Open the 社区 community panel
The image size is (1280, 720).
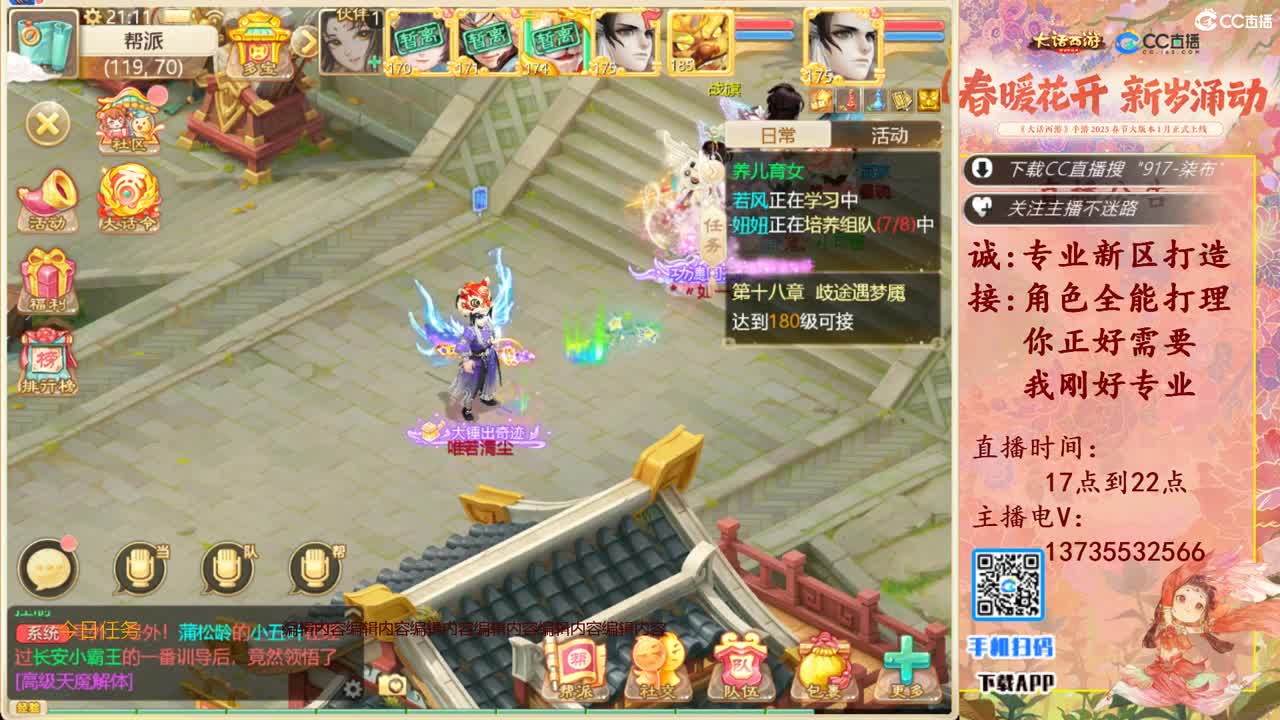pyautogui.click(x=128, y=126)
